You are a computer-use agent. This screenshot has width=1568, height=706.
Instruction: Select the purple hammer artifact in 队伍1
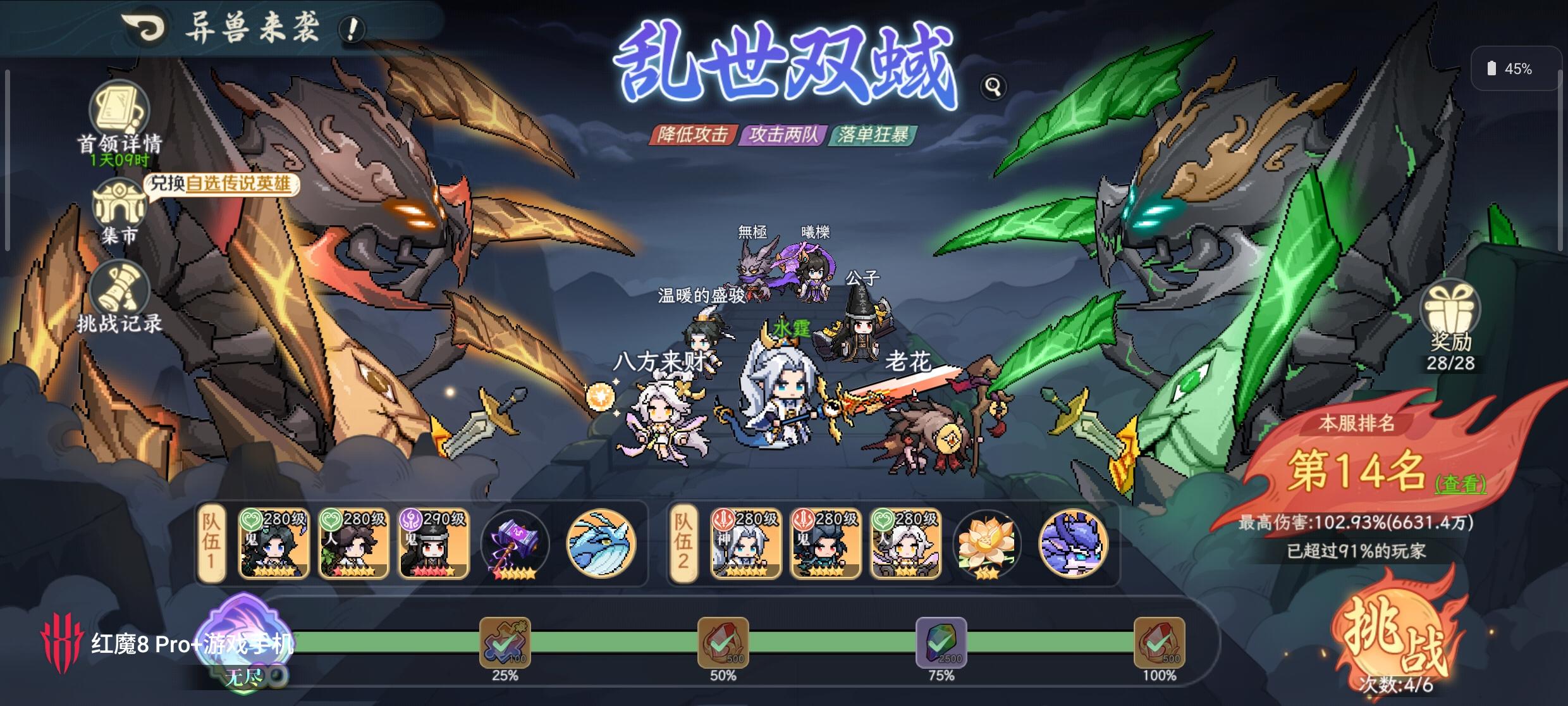(x=514, y=543)
